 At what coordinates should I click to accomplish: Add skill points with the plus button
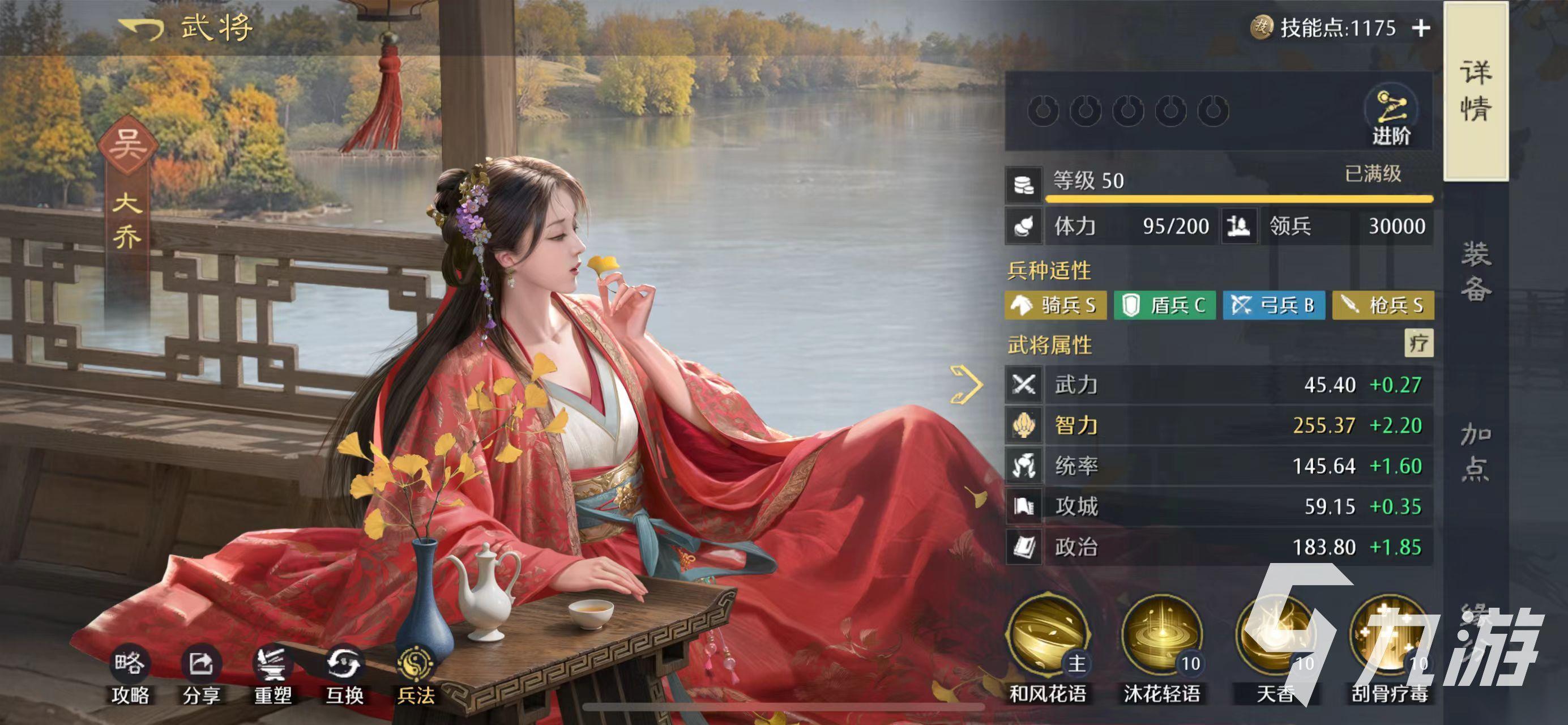point(1421,28)
